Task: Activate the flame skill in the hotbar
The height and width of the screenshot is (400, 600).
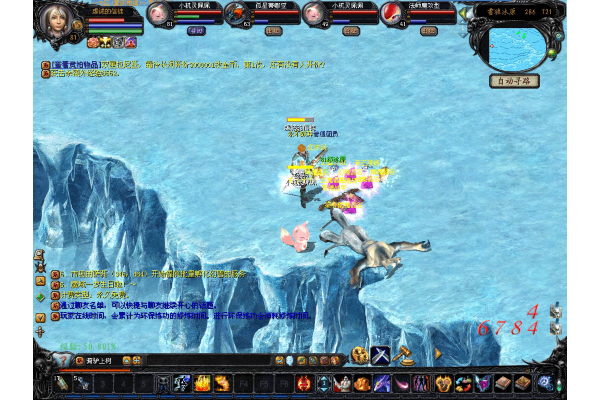Action: (202, 382)
